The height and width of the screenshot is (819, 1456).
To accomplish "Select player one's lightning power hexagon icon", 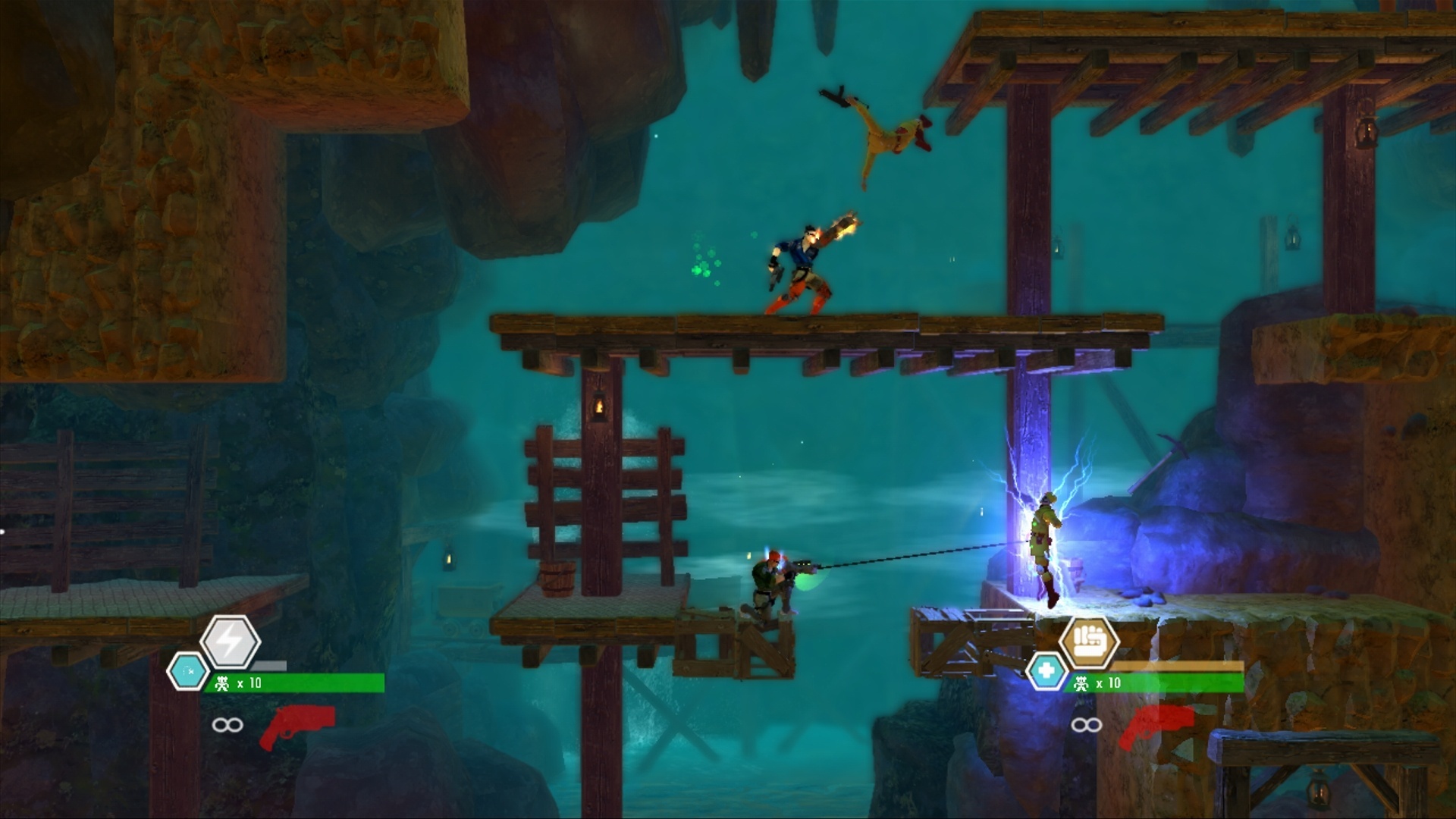I will point(231,643).
